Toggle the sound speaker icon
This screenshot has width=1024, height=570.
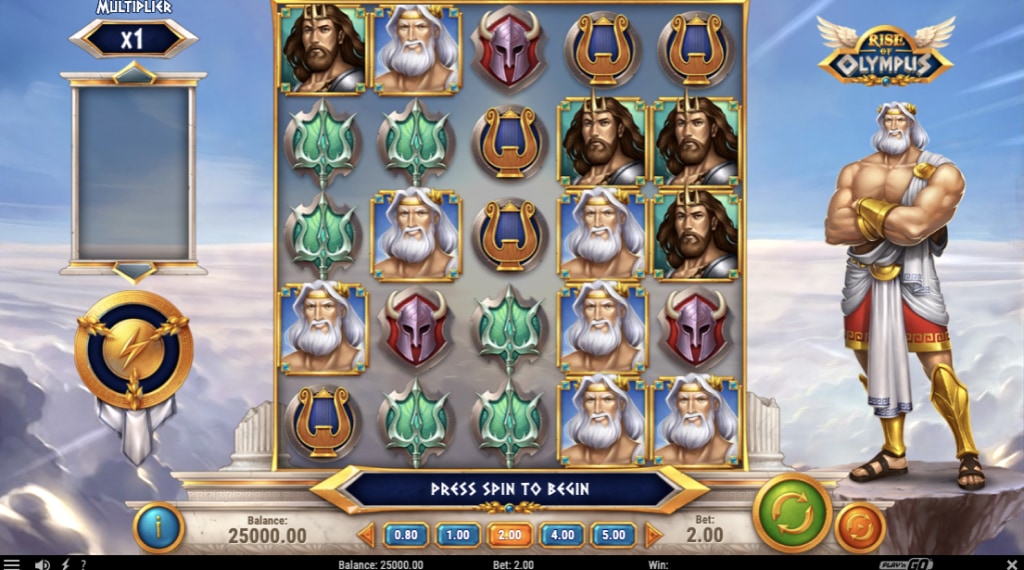42,564
